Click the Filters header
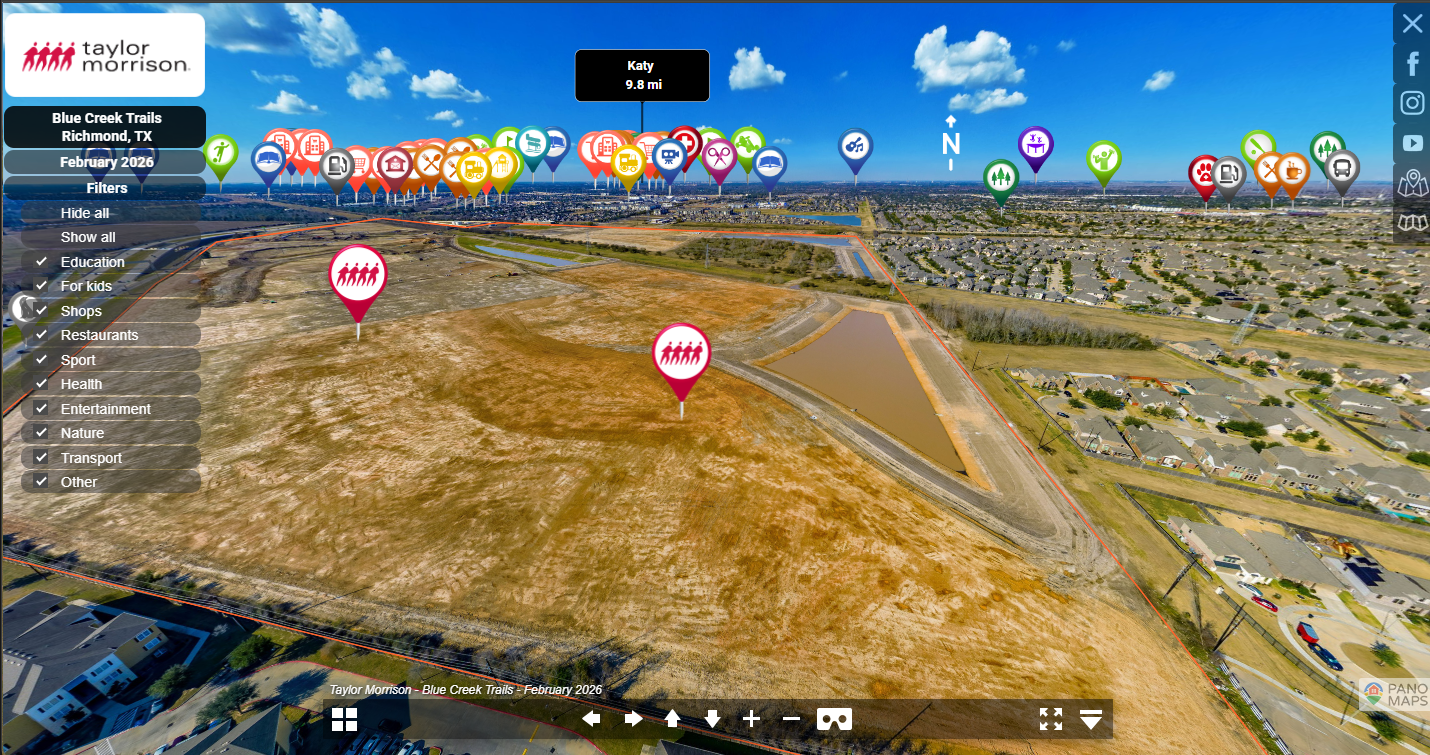Image resolution: width=1430 pixels, height=755 pixels. [x=106, y=188]
